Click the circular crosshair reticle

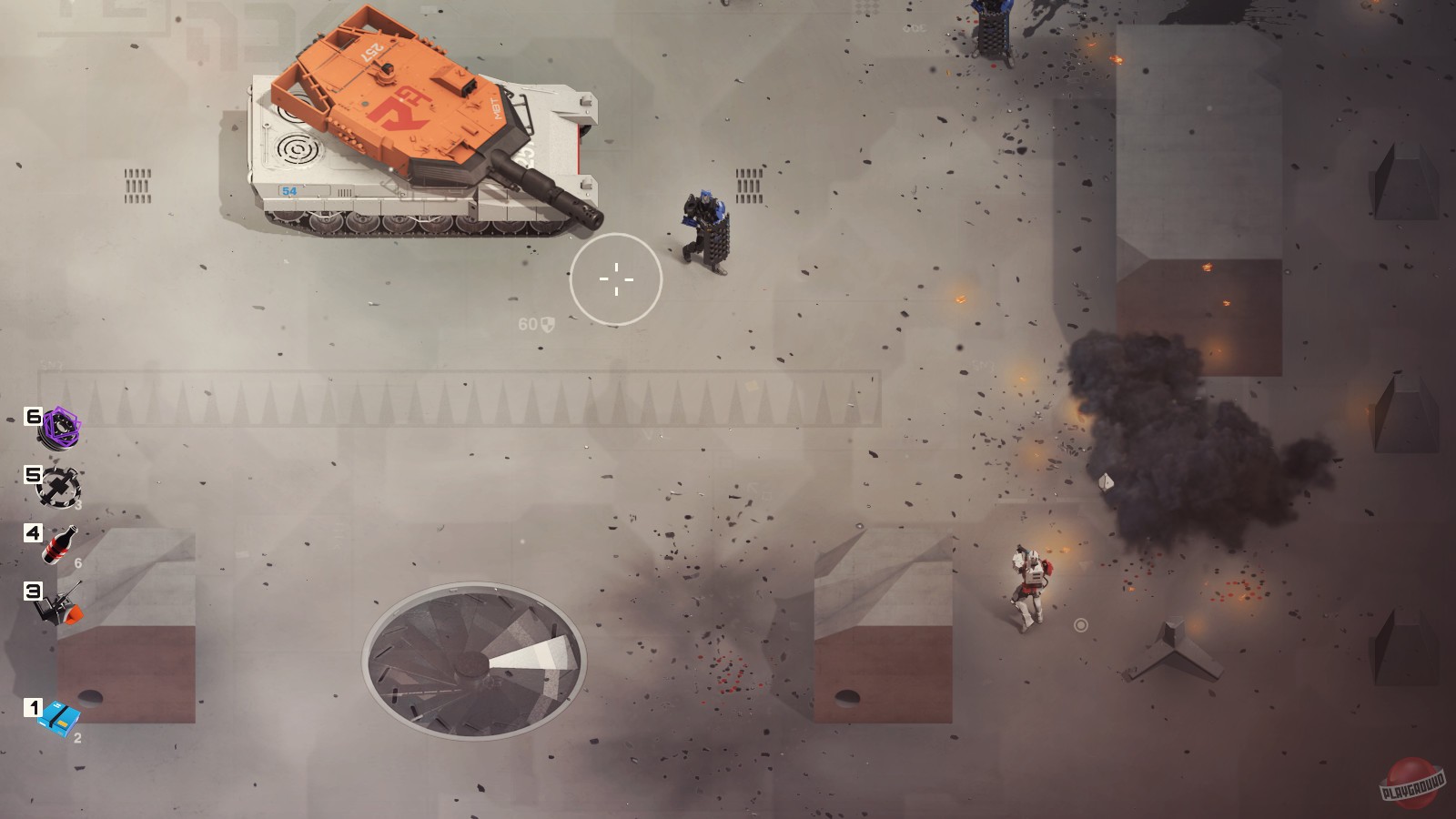click(617, 279)
